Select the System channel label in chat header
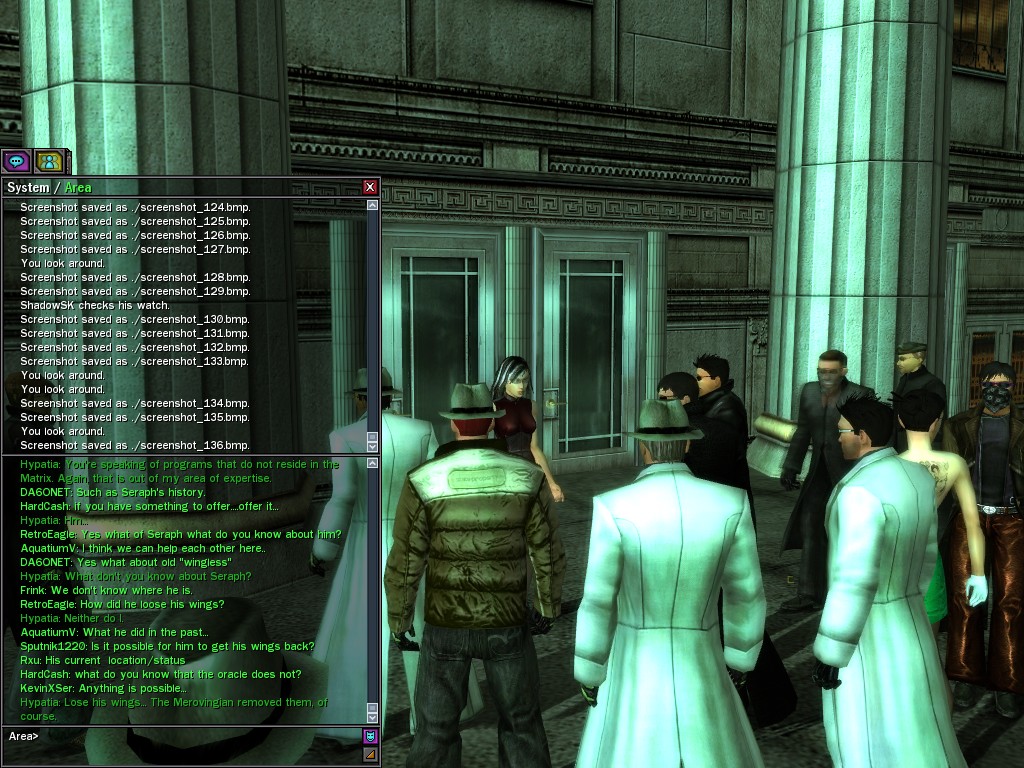Screen dimensions: 1024x768 pyautogui.click(x=28, y=188)
